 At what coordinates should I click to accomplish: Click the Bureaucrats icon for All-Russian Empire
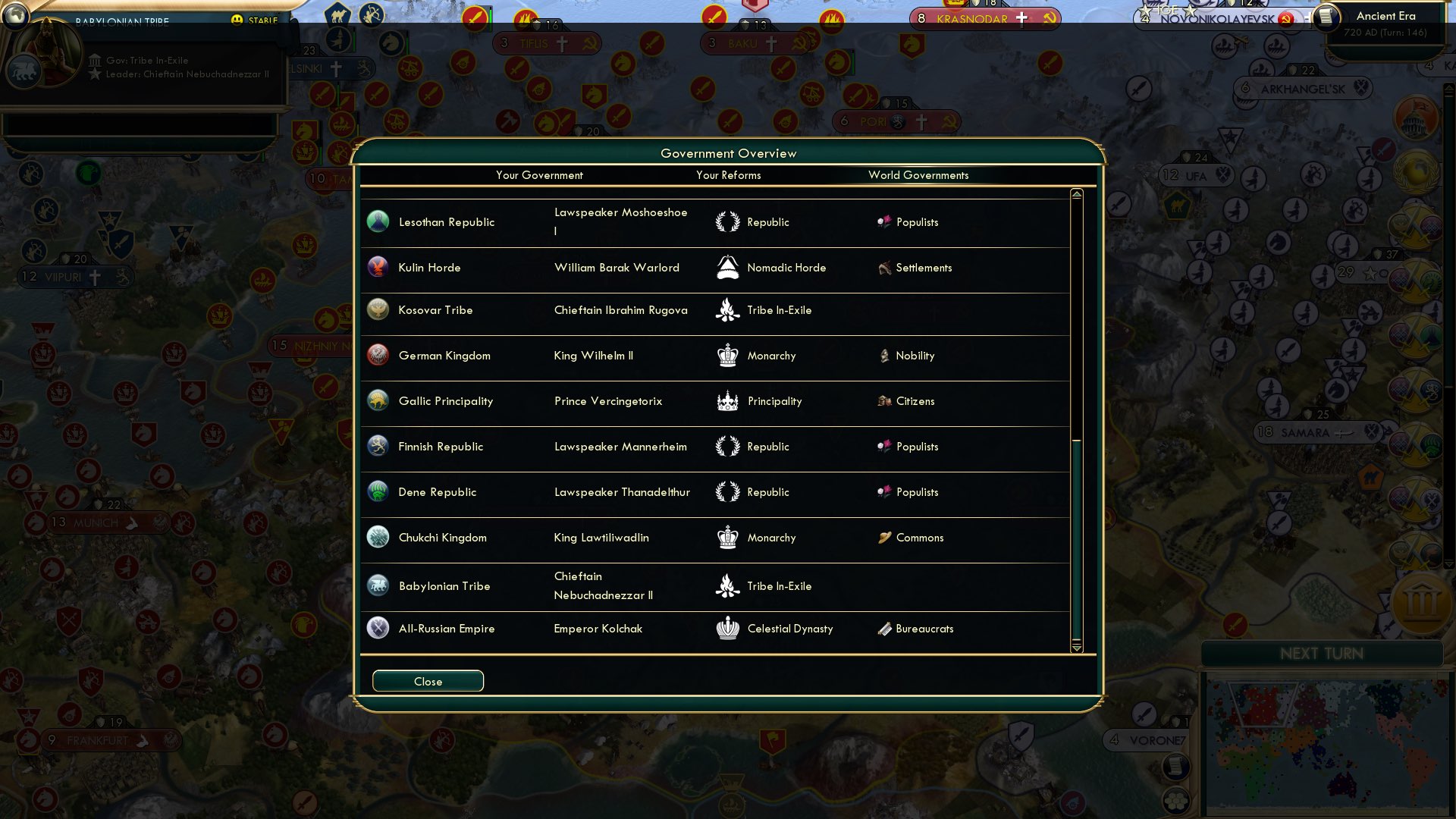(x=885, y=628)
